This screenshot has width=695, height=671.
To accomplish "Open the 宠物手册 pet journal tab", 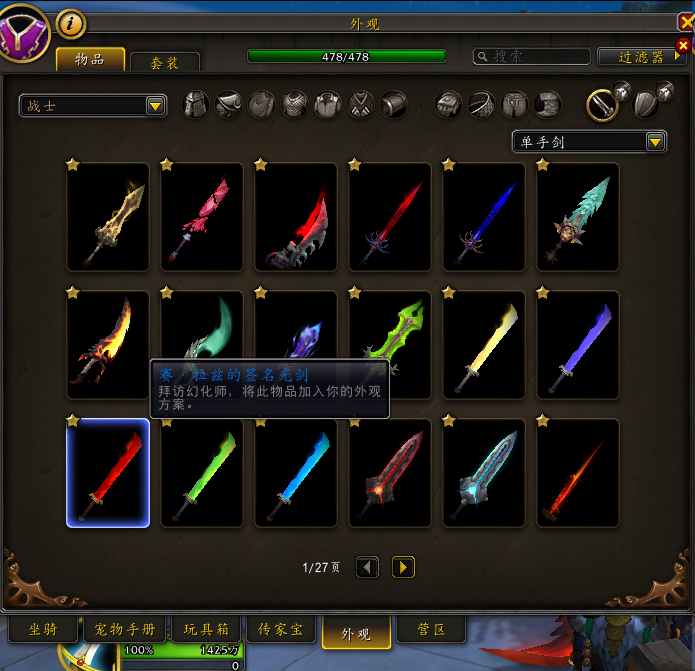I will [125, 630].
